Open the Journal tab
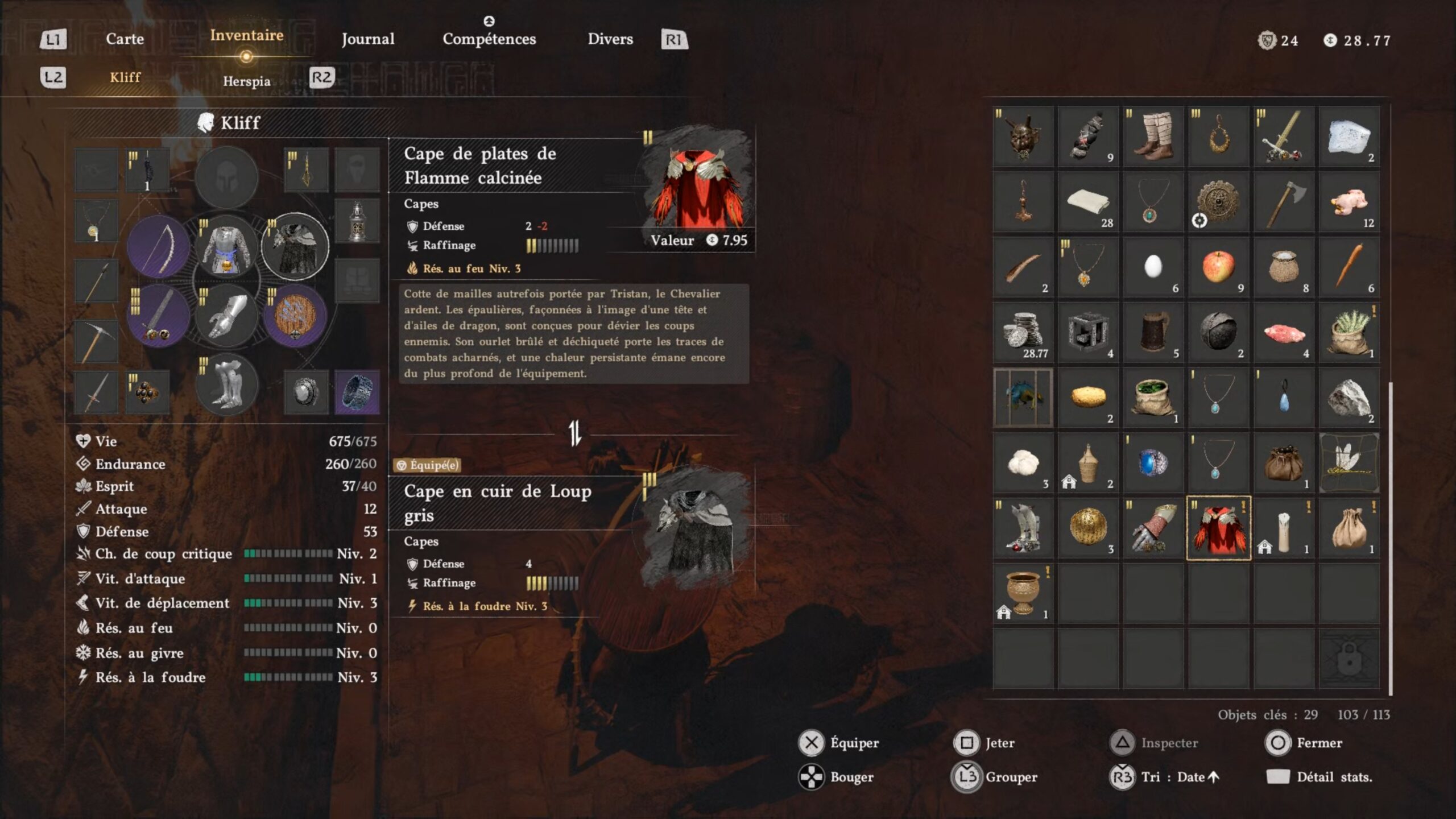Image resolution: width=1456 pixels, height=819 pixels. click(367, 39)
